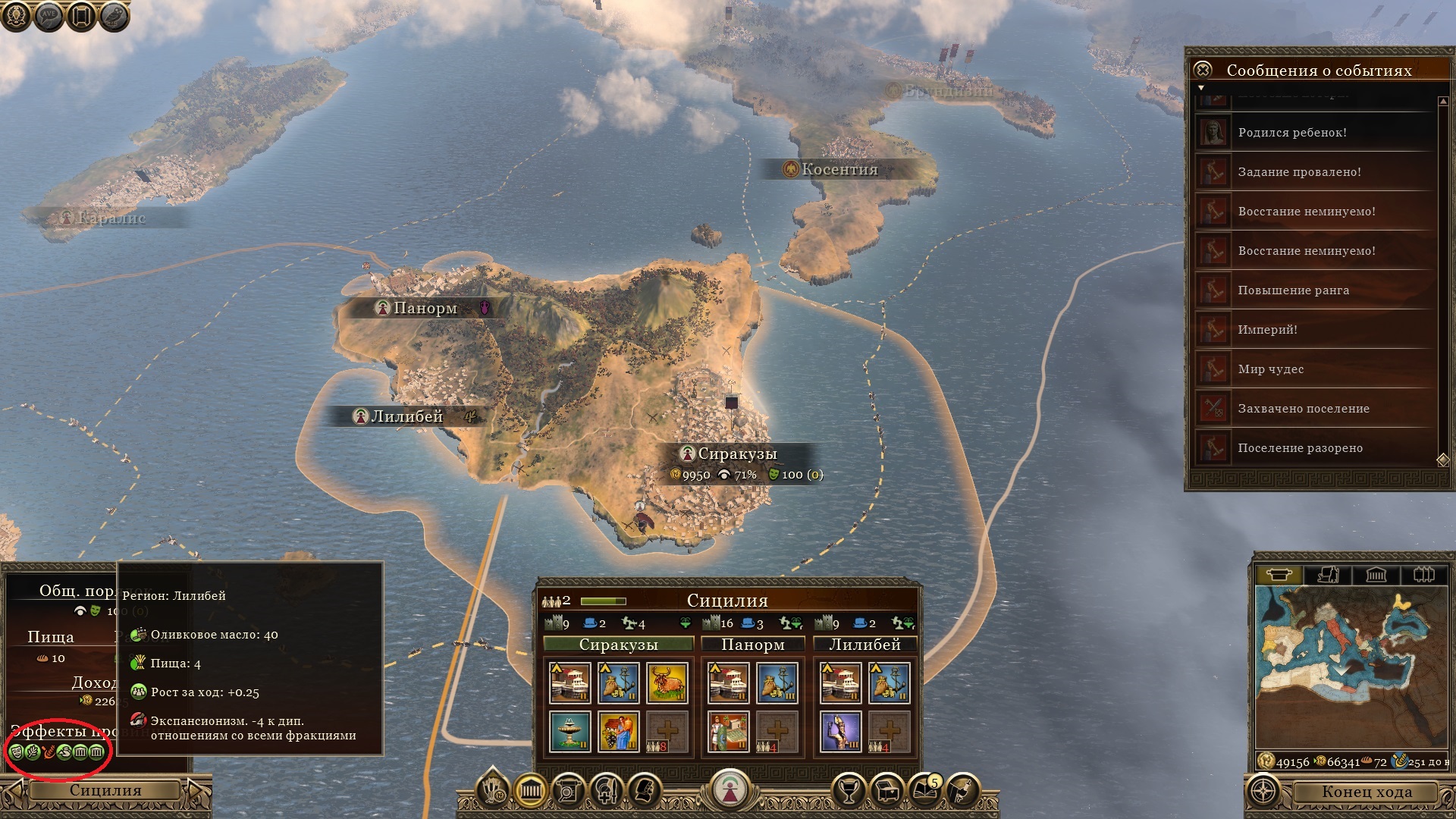This screenshot has width=1456, height=819.
Task: Click the compass button beside Конец хода
Action: 1263,792
